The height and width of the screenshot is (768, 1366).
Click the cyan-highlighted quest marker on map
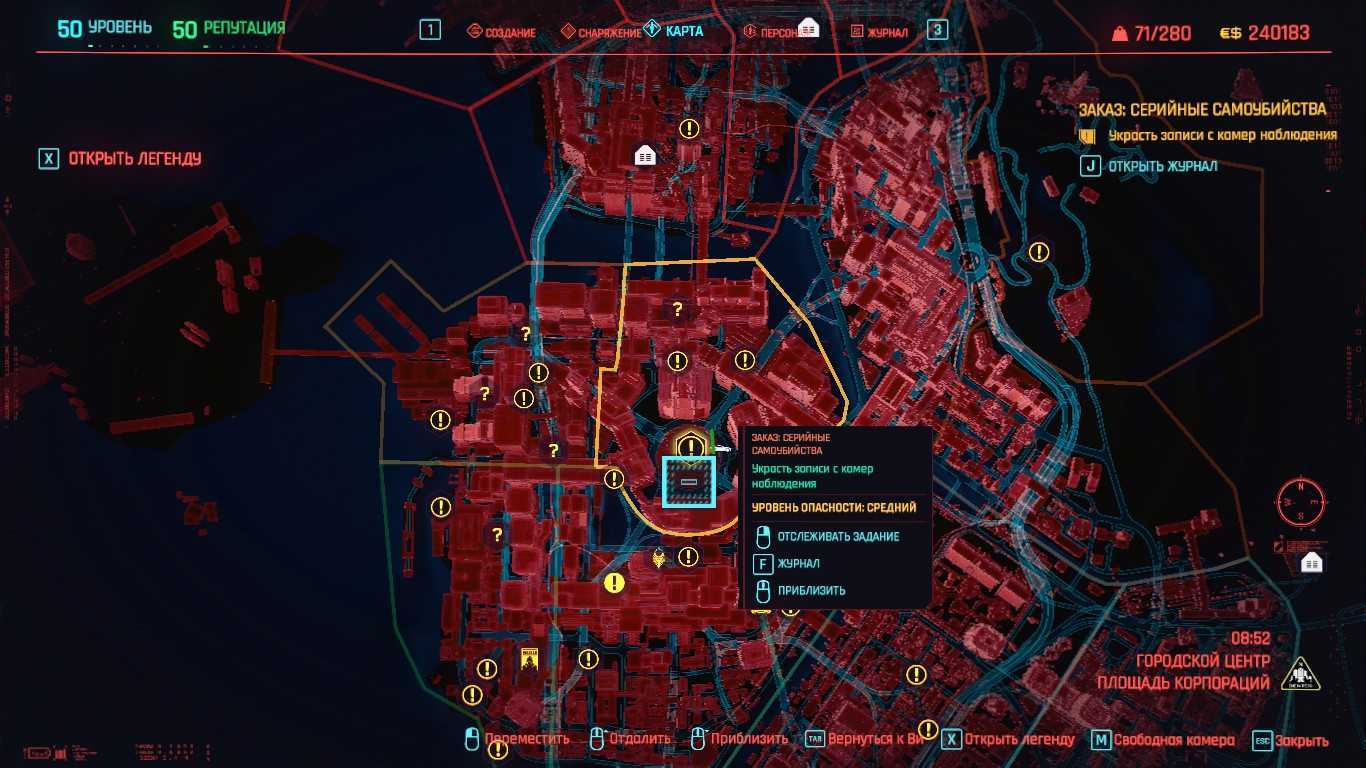click(689, 482)
